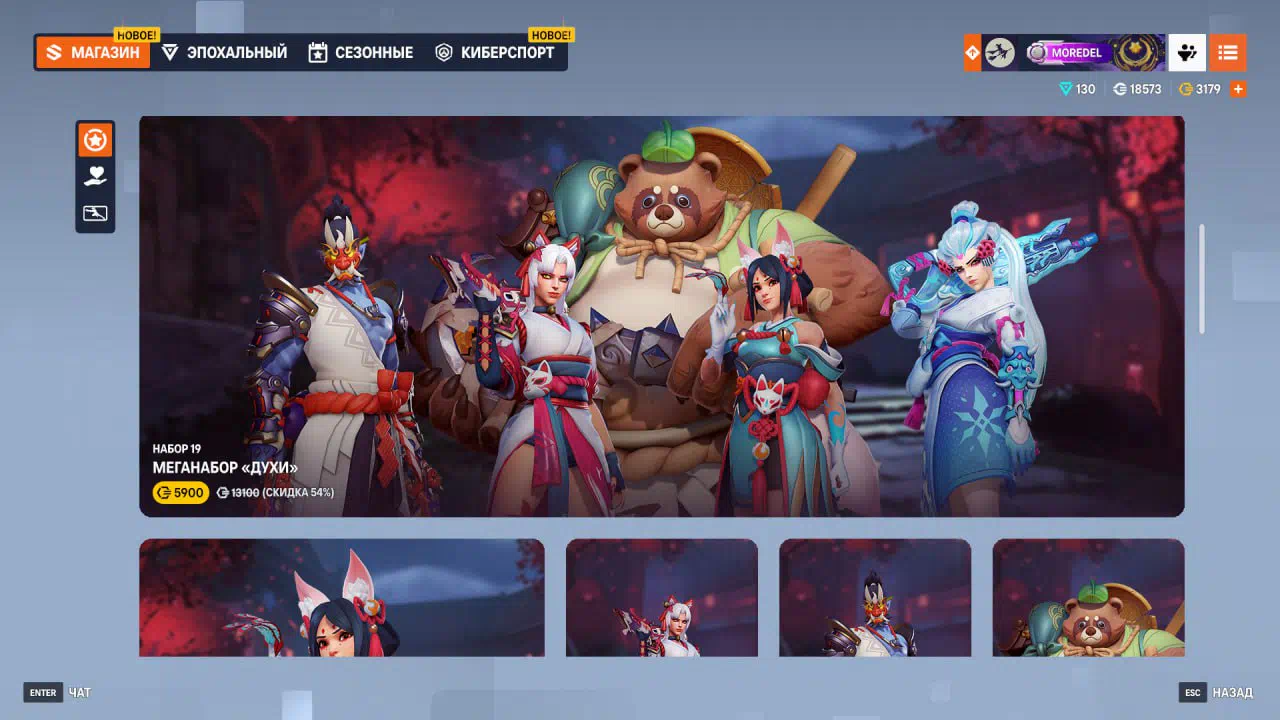
Task: Open the orange list menu button
Action: click(1227, 53)
